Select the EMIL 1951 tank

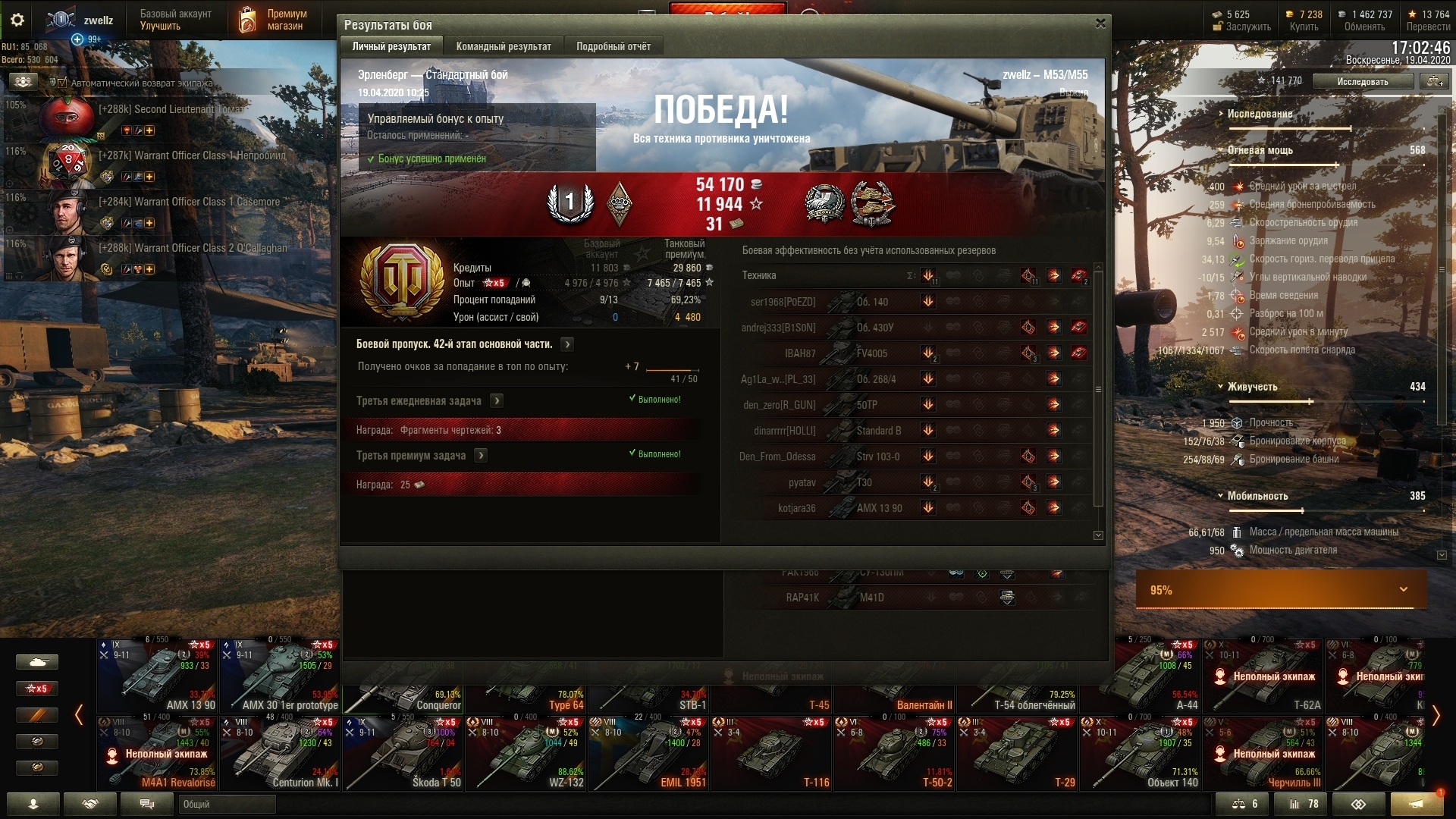pos(648,753)
